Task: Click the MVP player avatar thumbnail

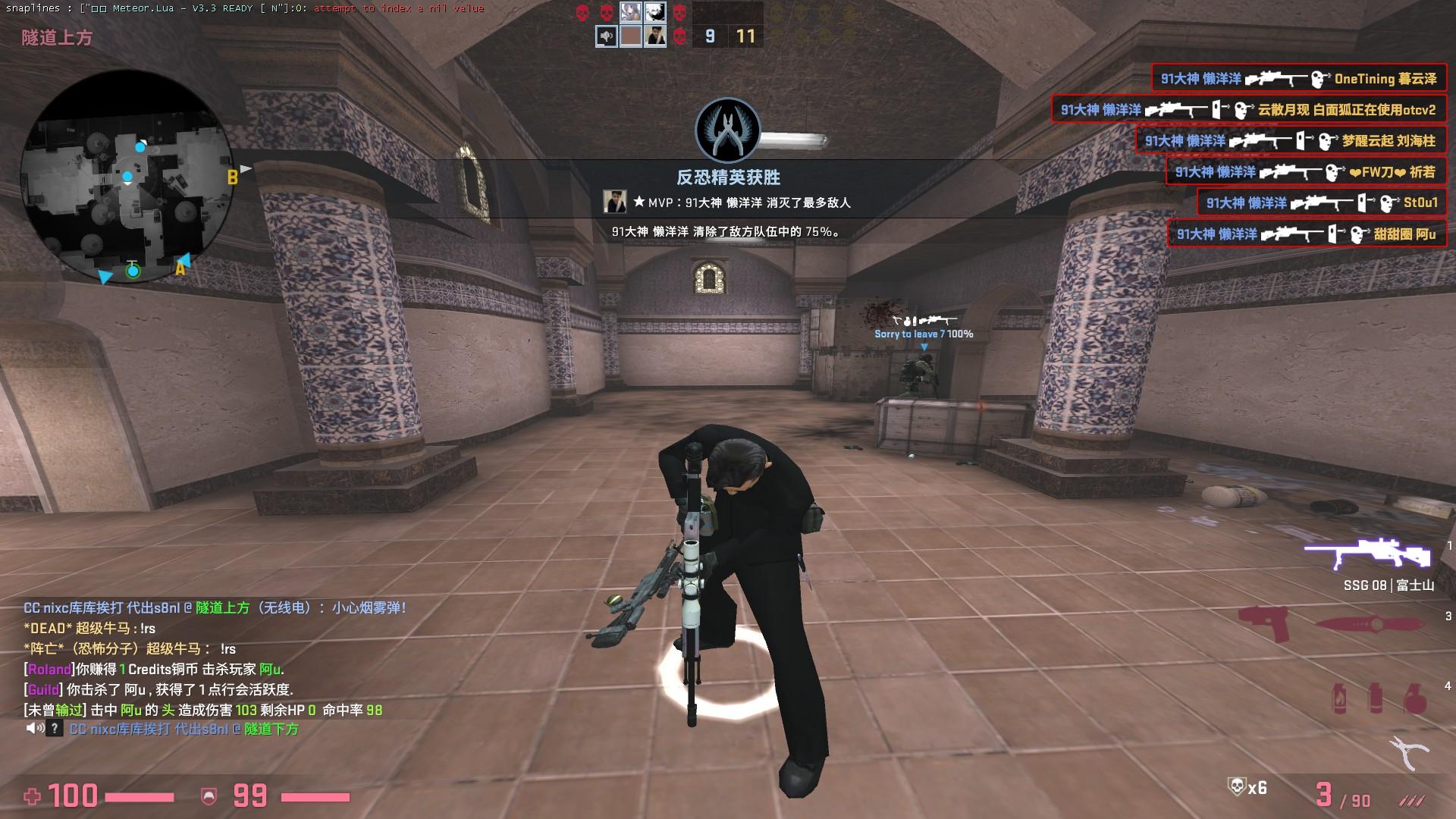Action: pos(614,202)
